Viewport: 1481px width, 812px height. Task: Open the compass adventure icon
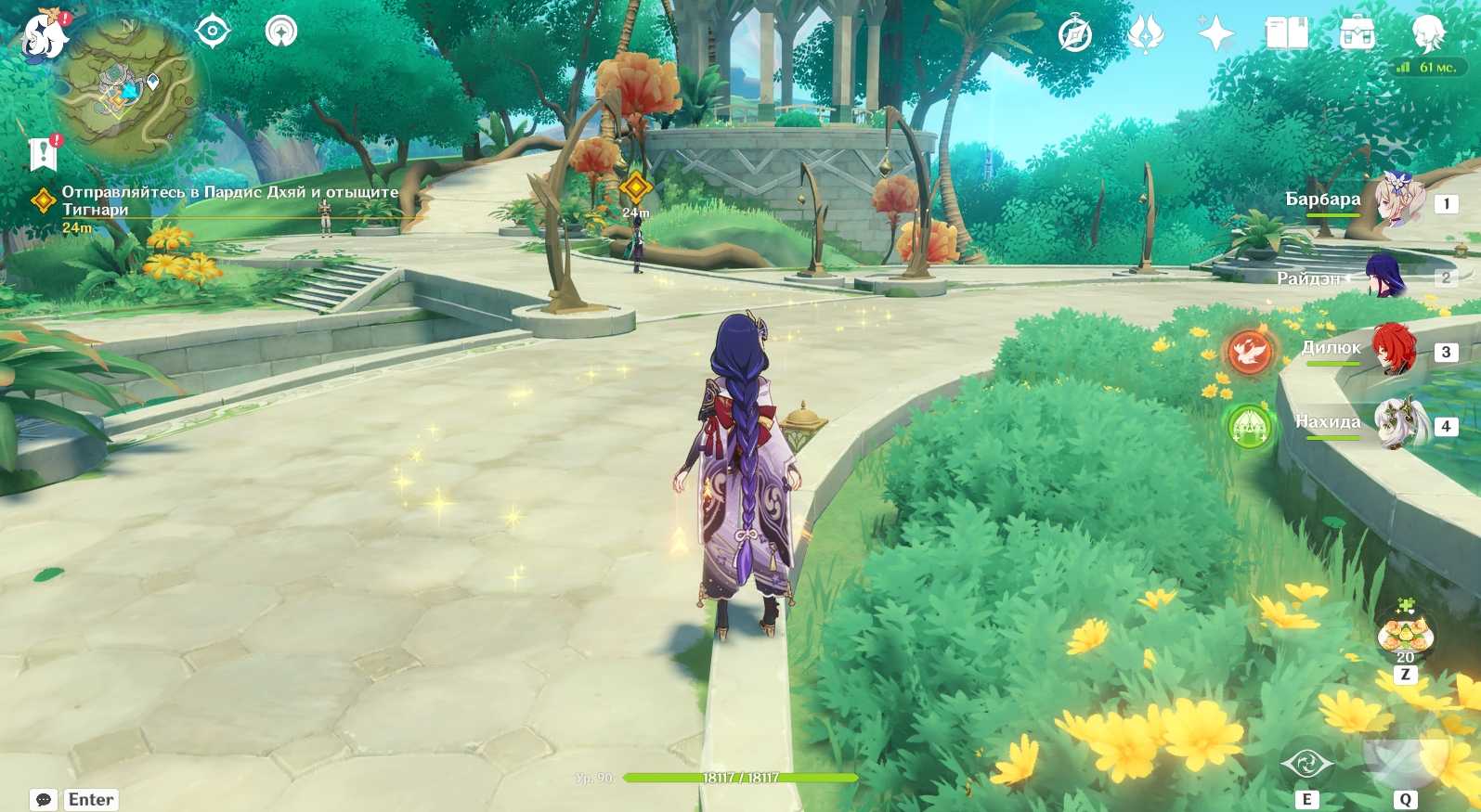(1075, 35)
